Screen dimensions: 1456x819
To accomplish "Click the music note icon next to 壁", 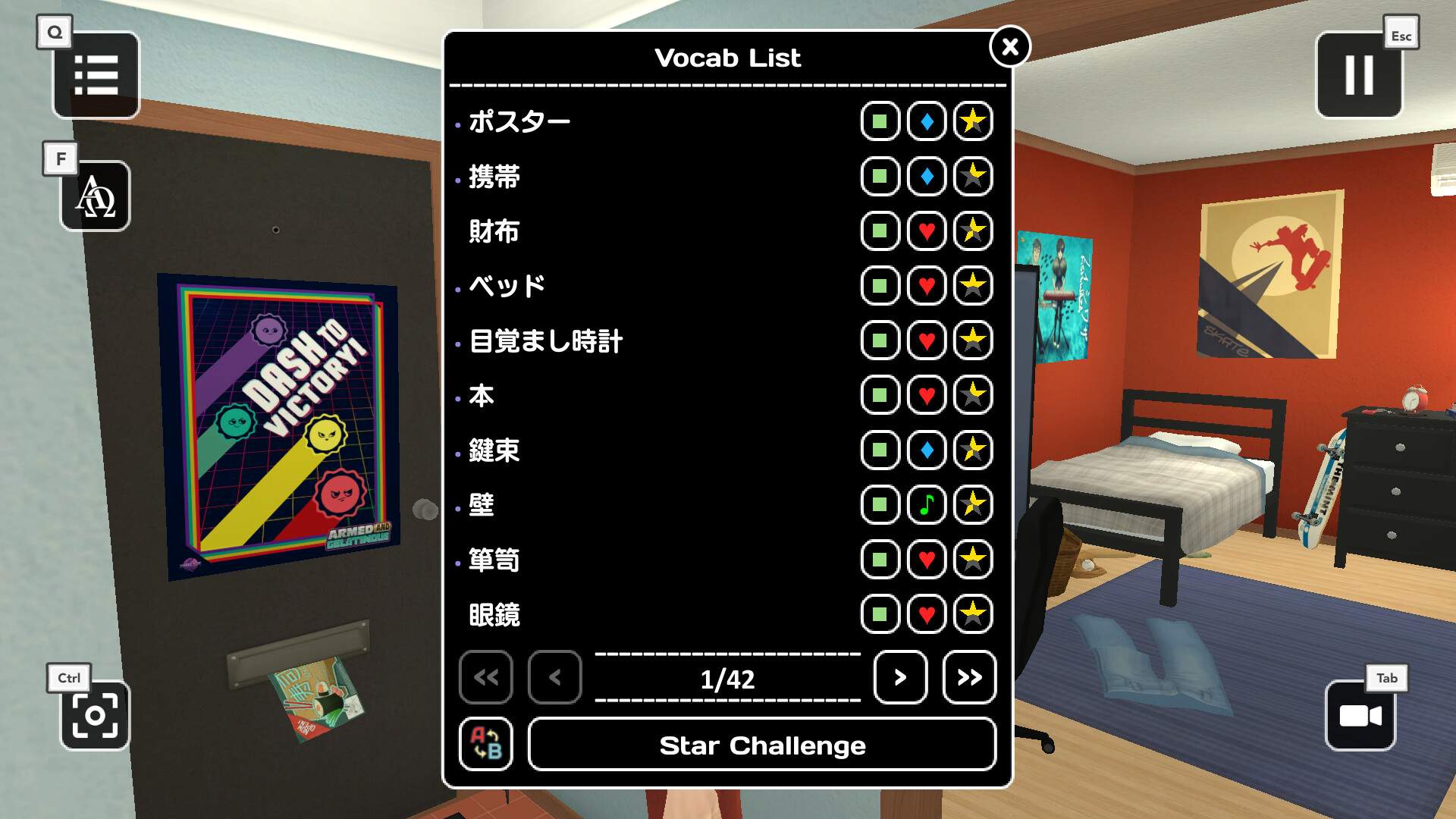I will [926, 504].
